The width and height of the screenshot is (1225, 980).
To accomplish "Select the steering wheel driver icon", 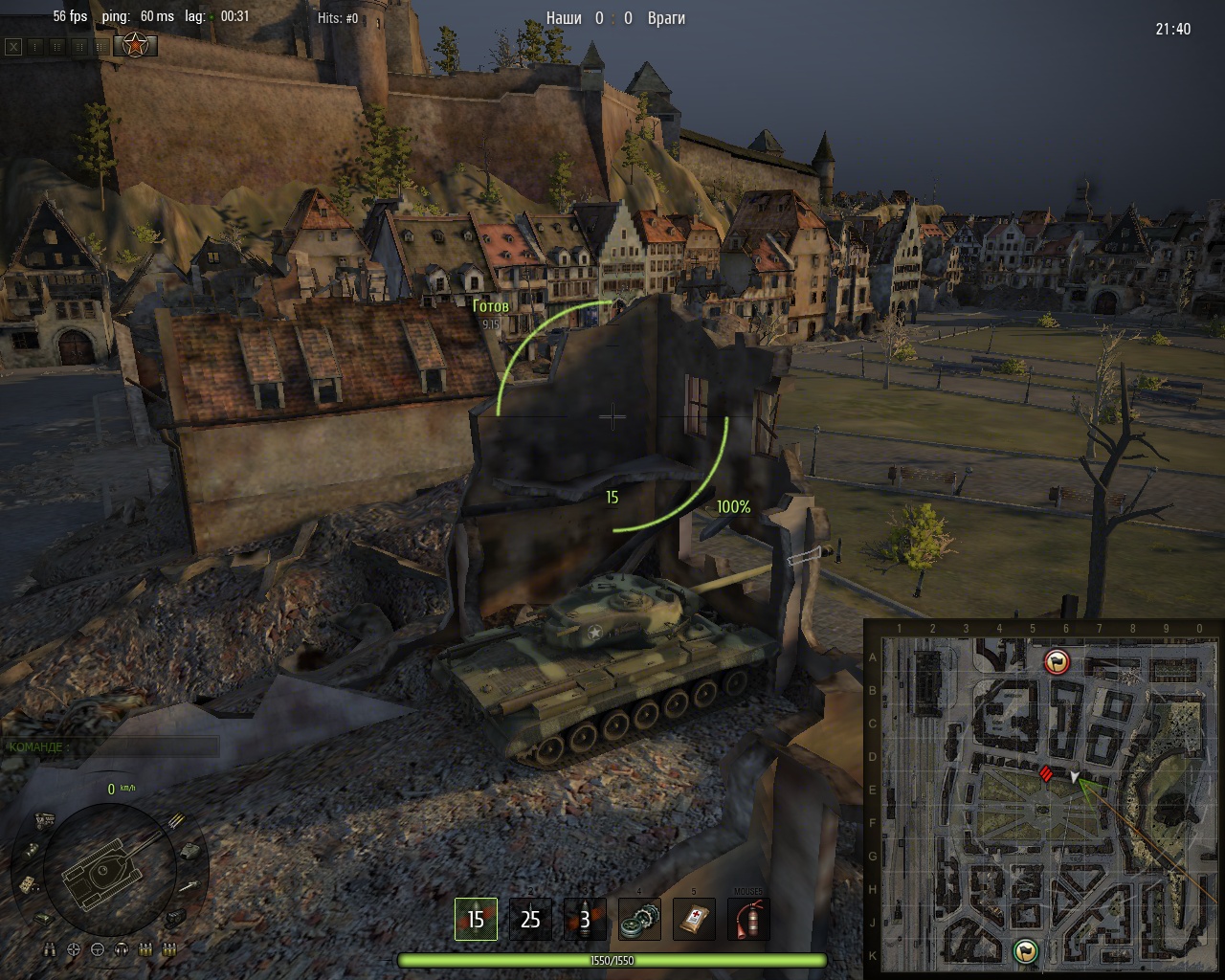I will click(x=98, y=949).
